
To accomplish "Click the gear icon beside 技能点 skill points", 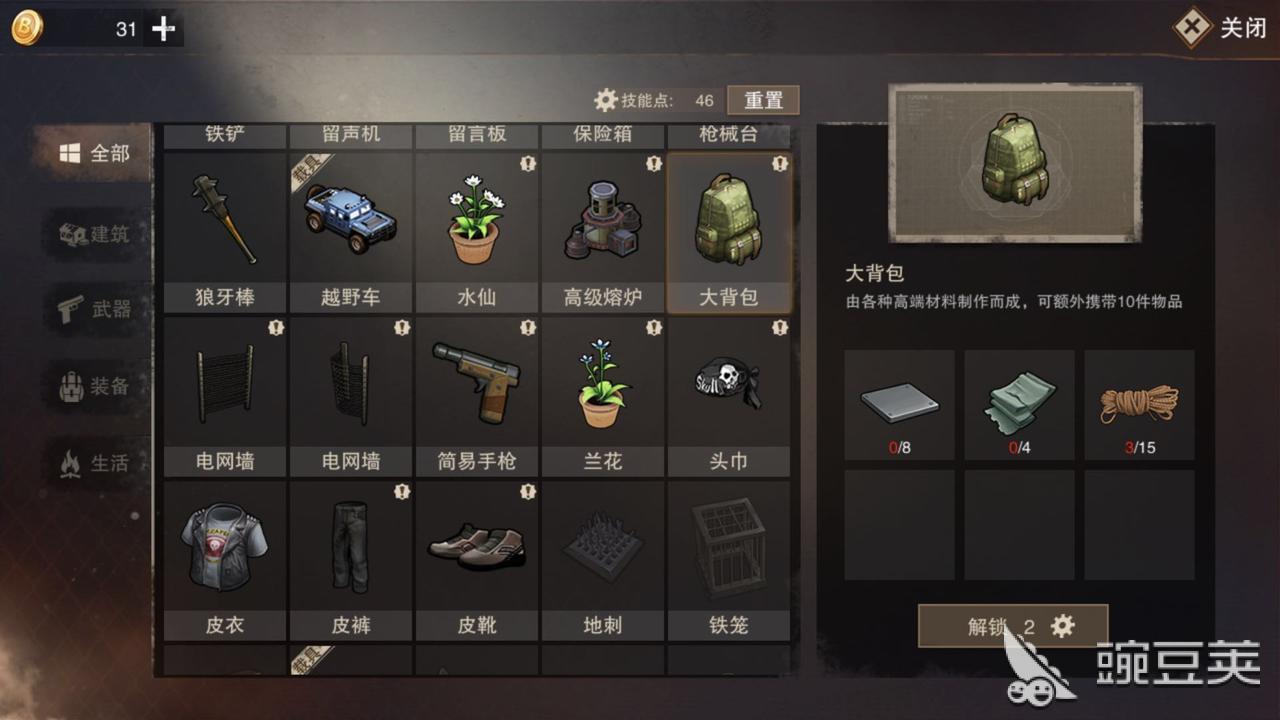I will coord(606,99).
